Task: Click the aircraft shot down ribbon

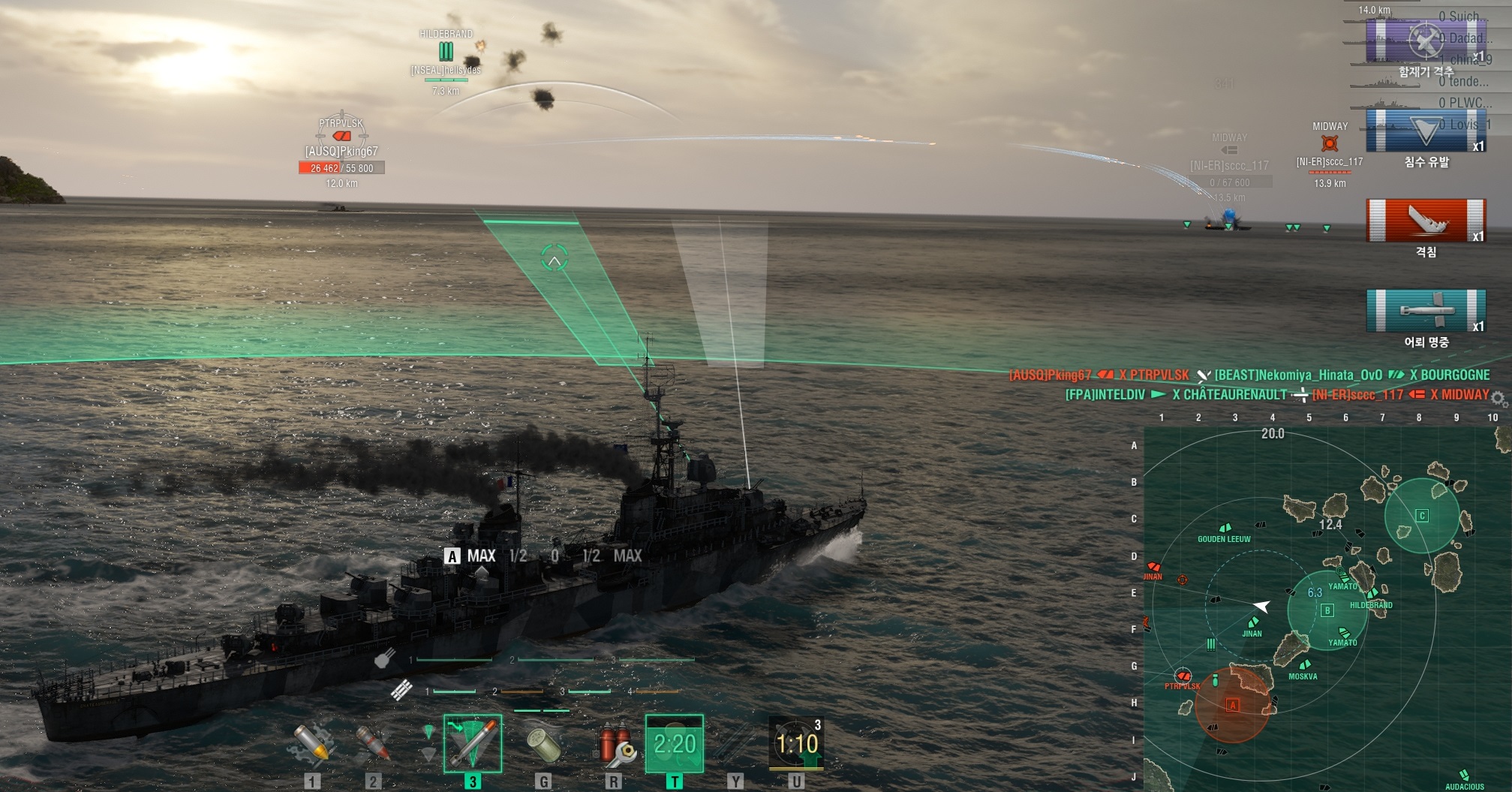Action: coord(1426,41)
